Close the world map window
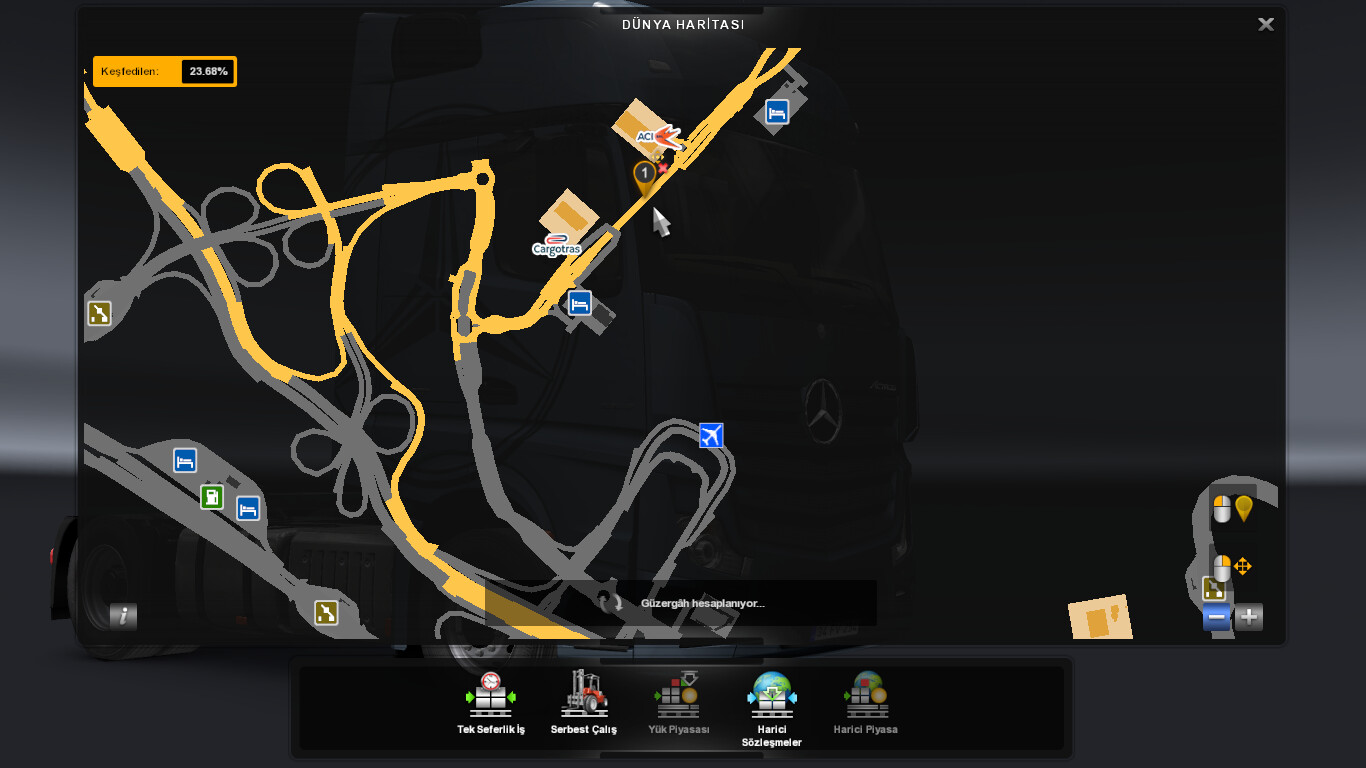This screenshot has width=1366, height=768. point(1265,25)
